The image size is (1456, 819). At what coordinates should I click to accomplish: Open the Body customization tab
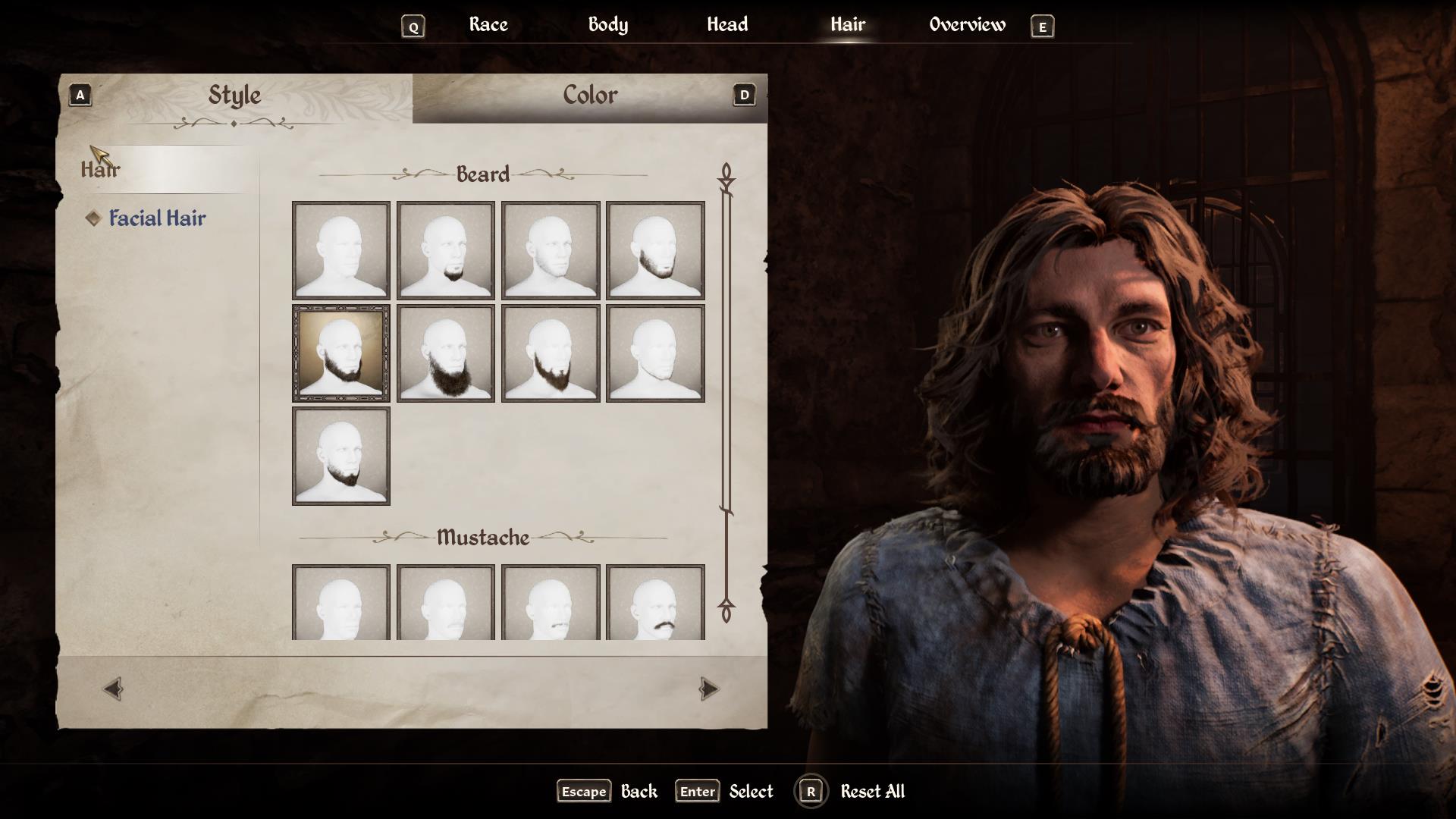click(x=607, y=25)
